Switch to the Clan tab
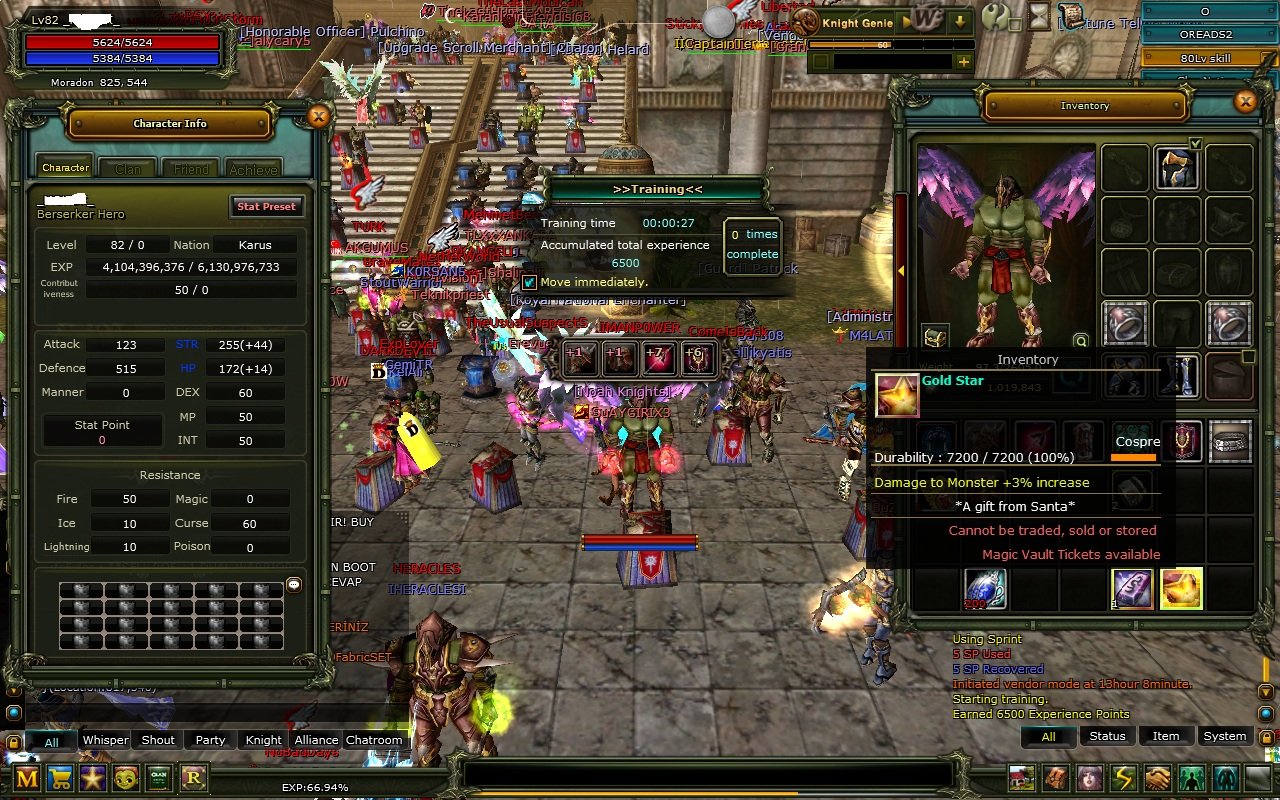Viewport: 1280px width, 800px height. coord(127,169)
